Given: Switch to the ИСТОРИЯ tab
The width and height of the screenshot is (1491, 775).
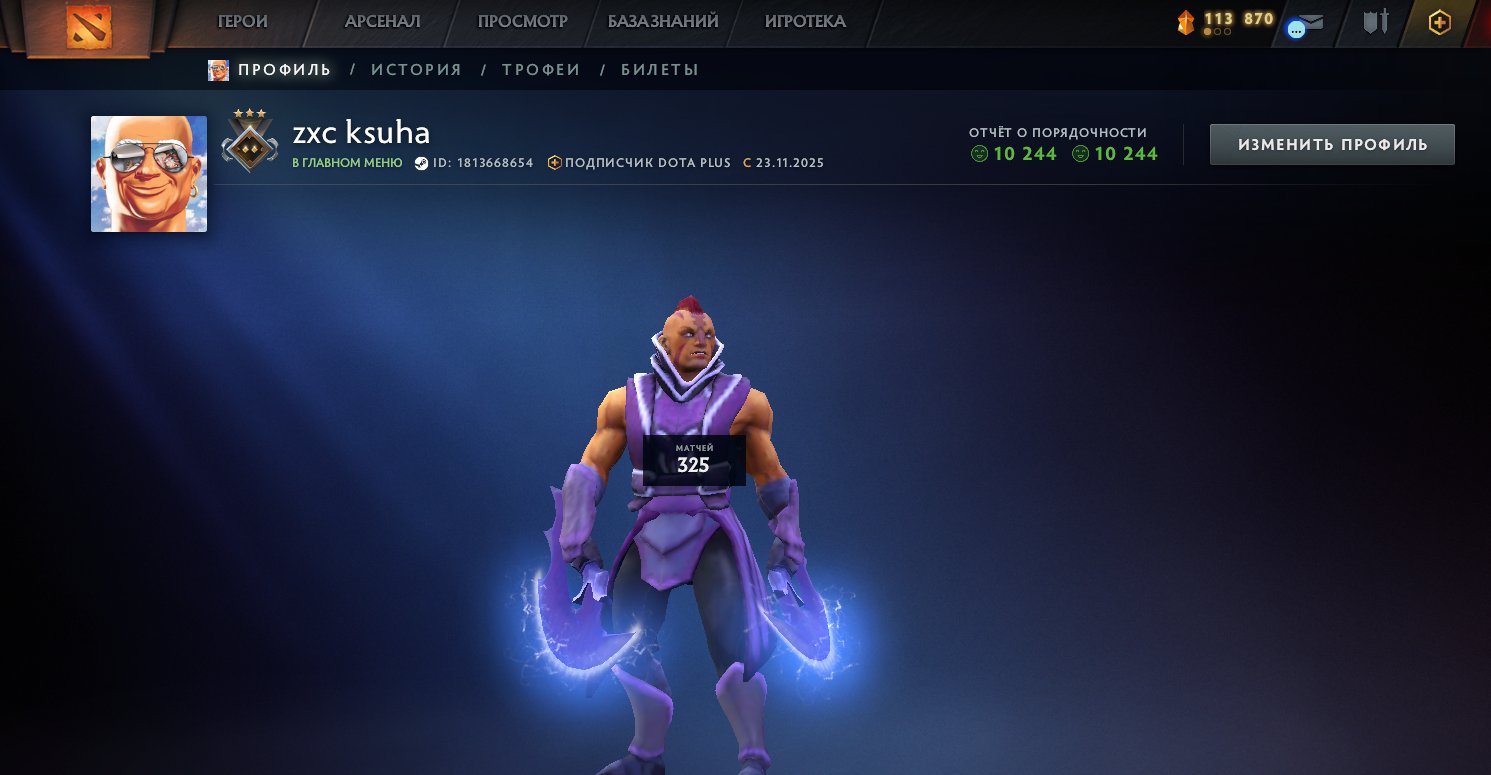Looking at the screenshot, I should pos(417,69).
